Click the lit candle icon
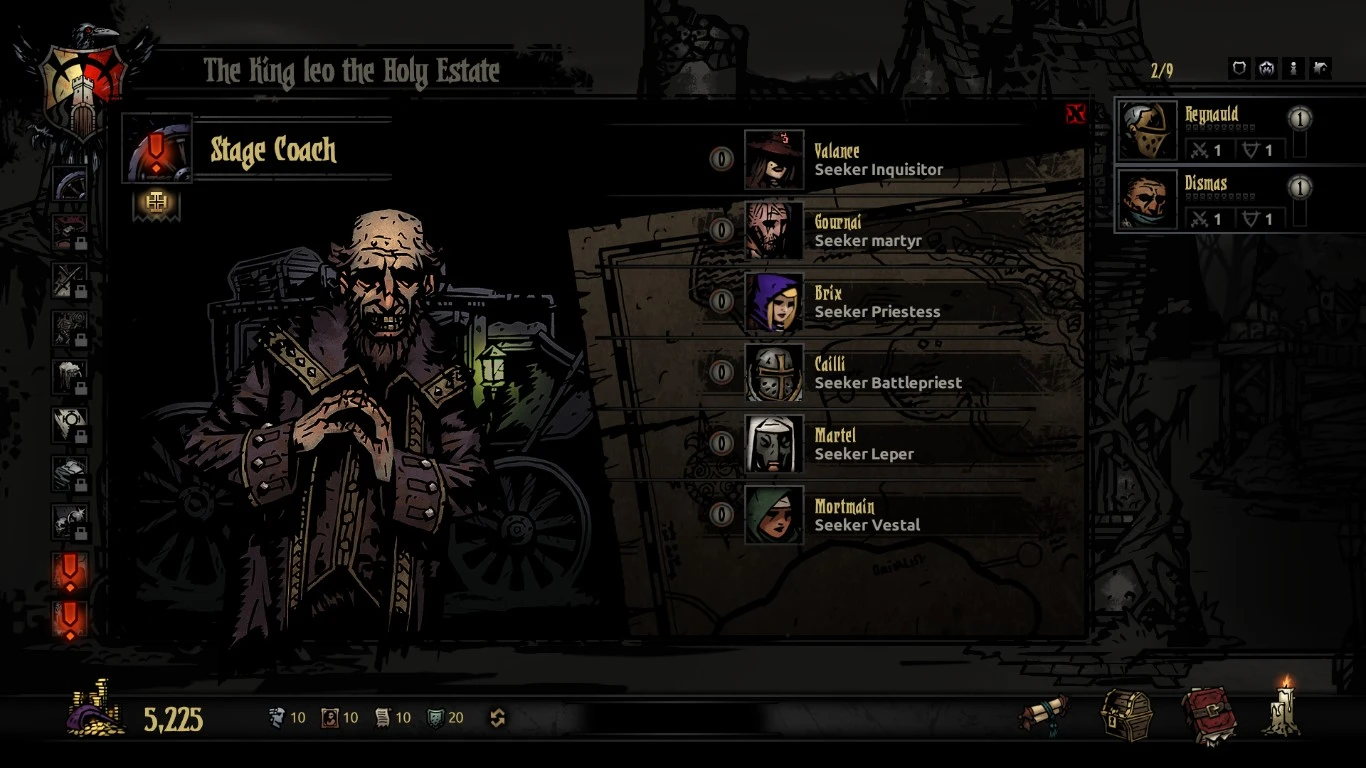The width and height of the screenshot is (1366, 768). click(1283, 709)
